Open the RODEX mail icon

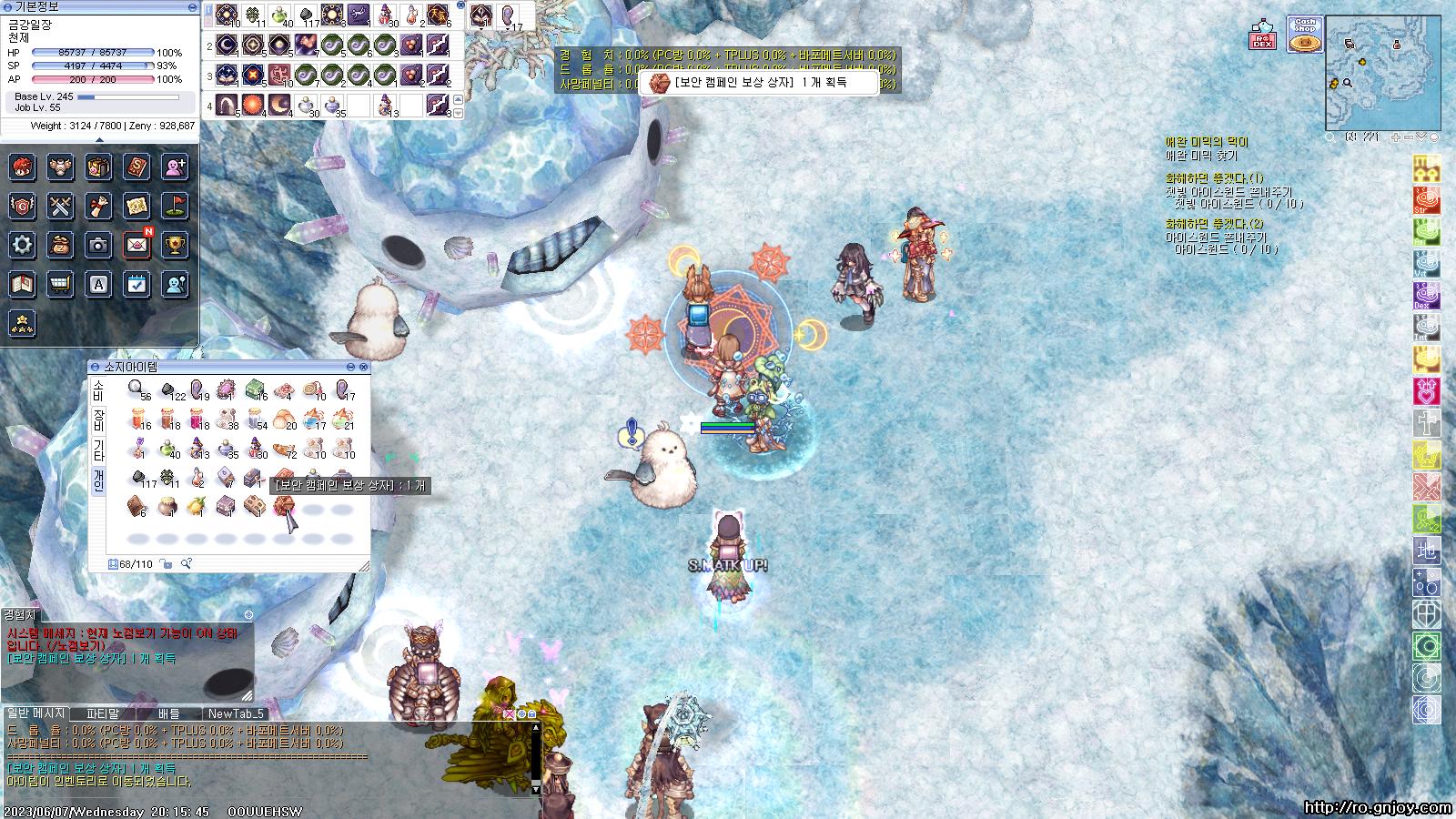pyautogui.click(x=1262, y=36)
